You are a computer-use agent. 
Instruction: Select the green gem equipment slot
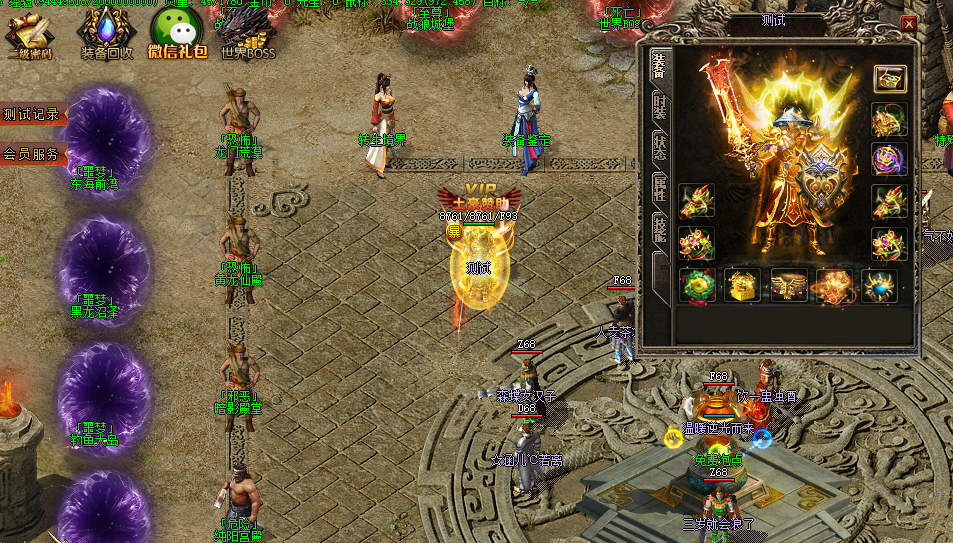tap(697, 285)
